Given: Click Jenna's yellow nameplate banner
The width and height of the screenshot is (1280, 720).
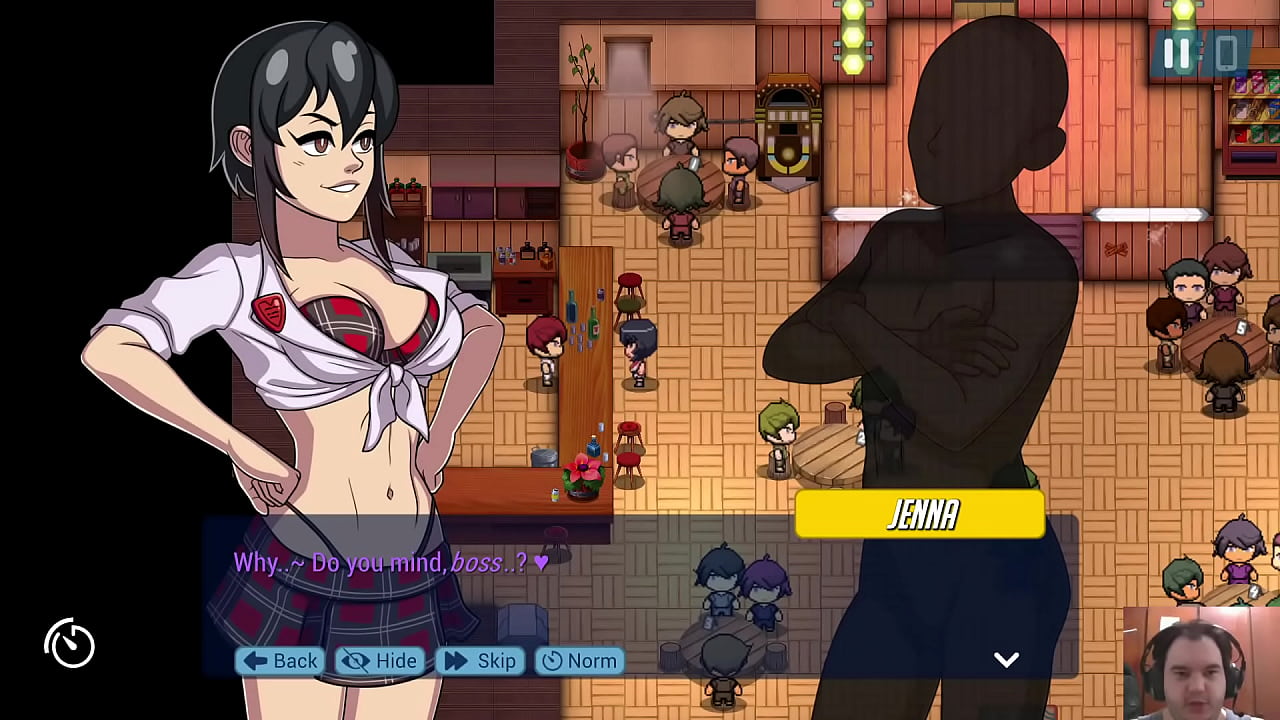Looking at the screenshot, I should [920, 515].
